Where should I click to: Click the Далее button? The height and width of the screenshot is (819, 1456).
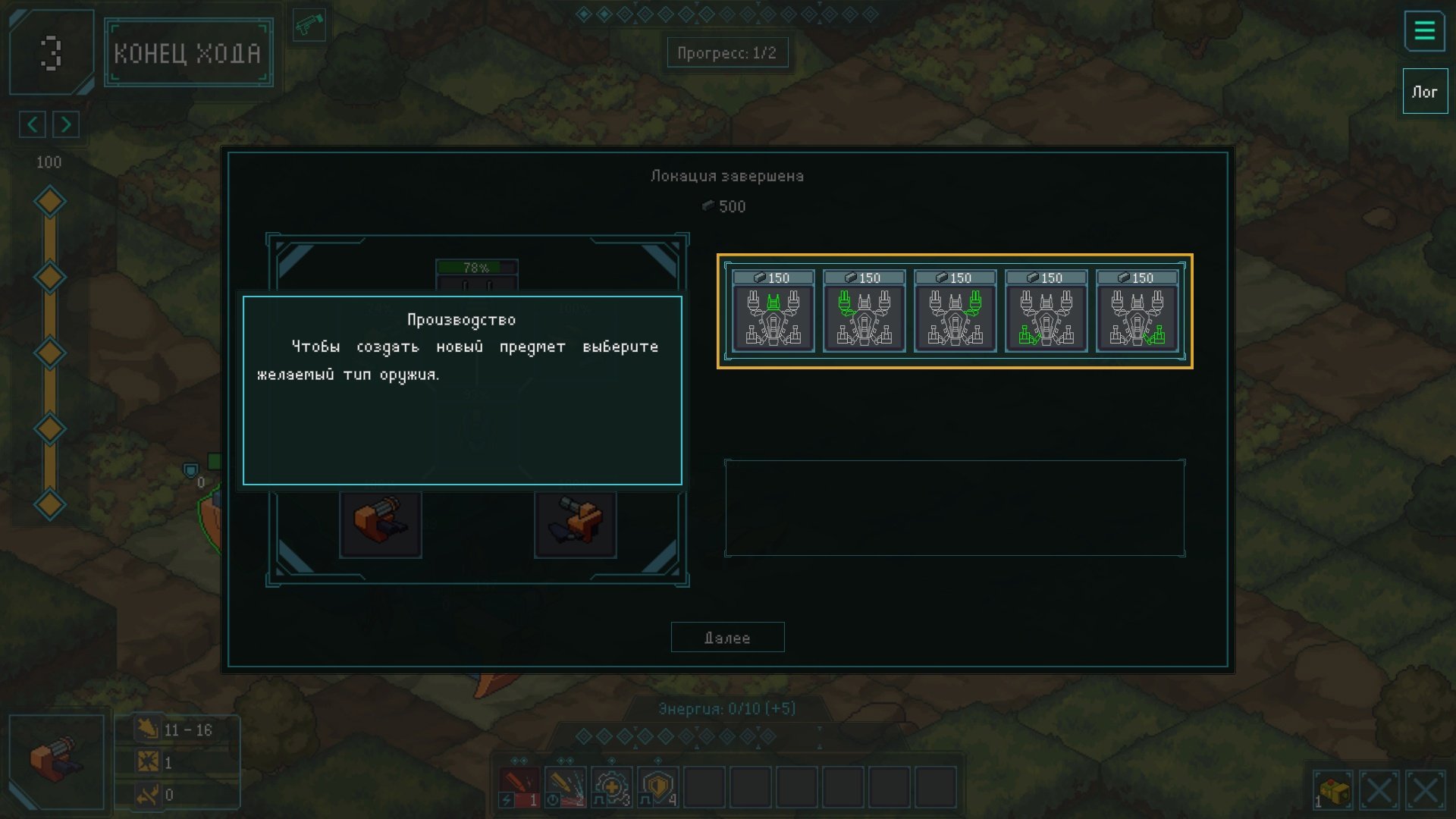coord(727,638)
